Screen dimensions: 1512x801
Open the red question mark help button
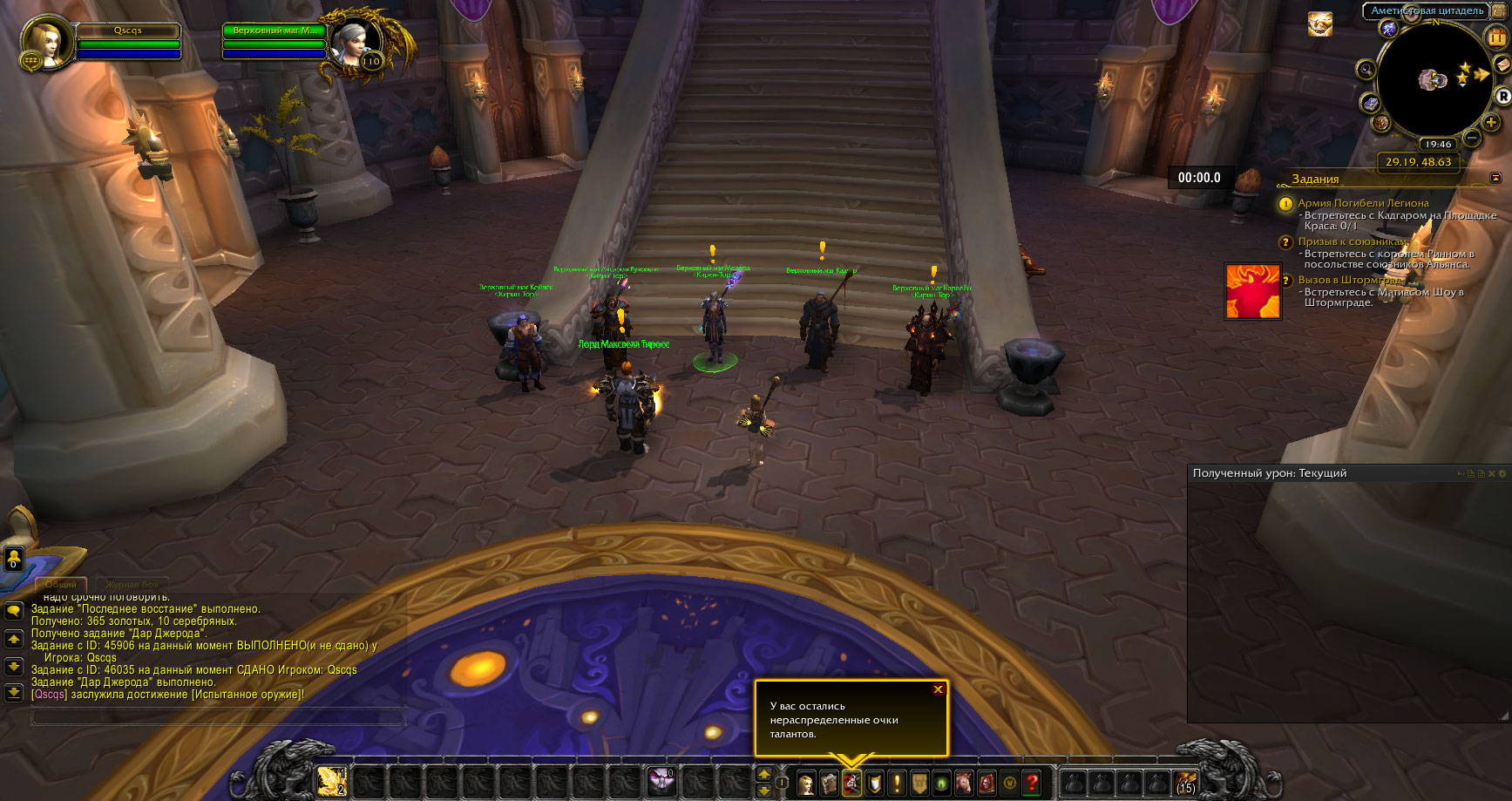pos(1033,784)
